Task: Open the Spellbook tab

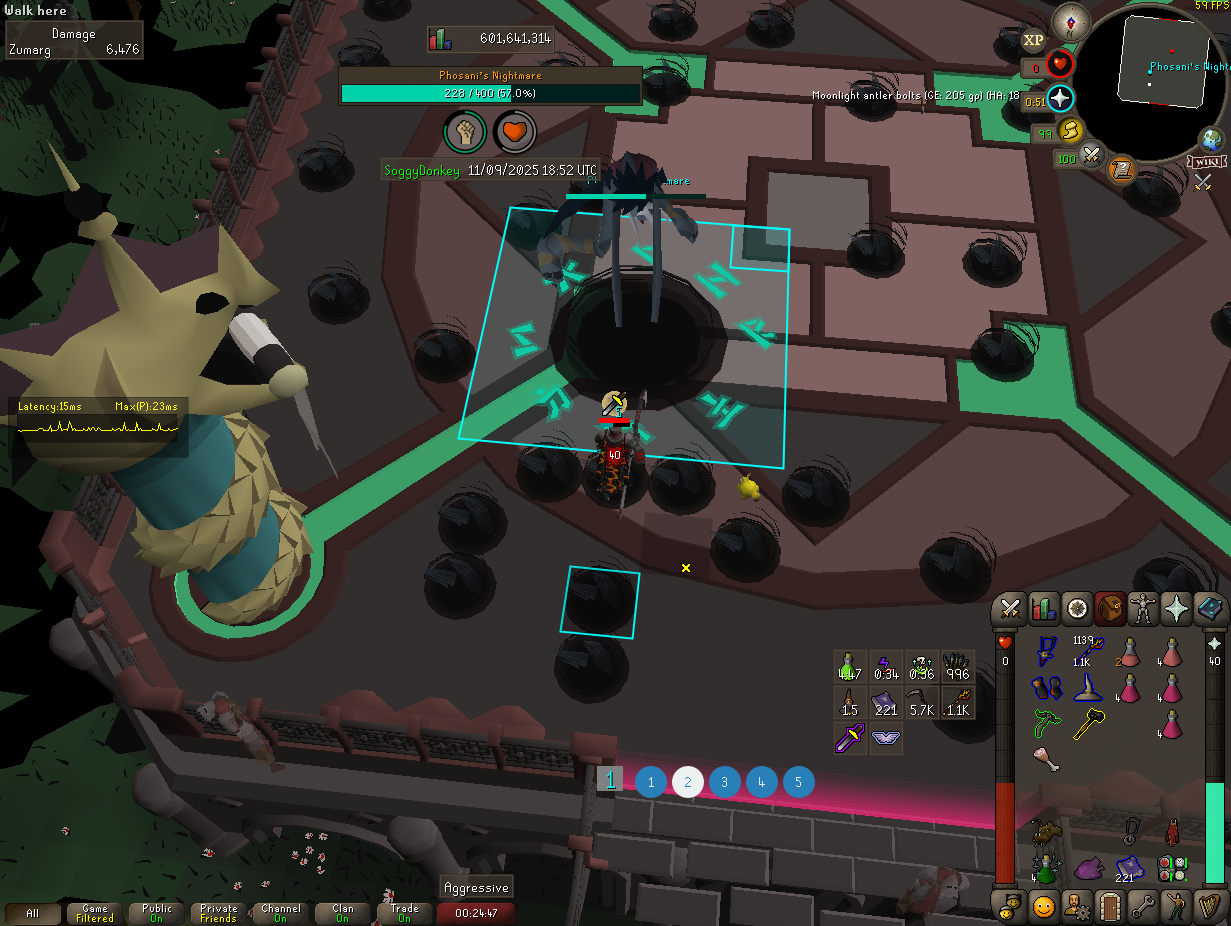Action: pyautogui.click(x=1210, y=608)
